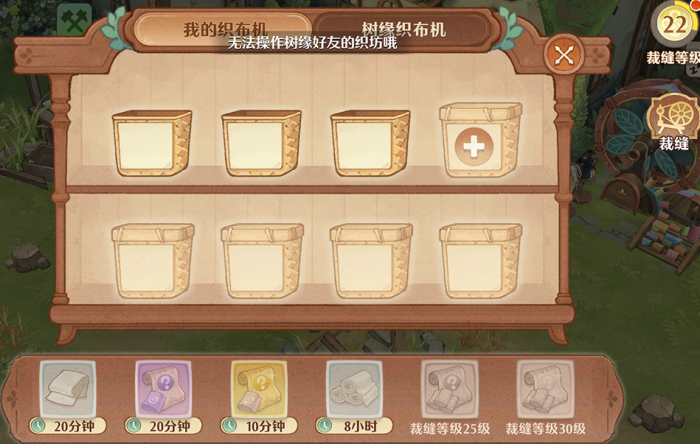Close the loom window
This screenshot has width=700, height=444.
pos(564,55)
